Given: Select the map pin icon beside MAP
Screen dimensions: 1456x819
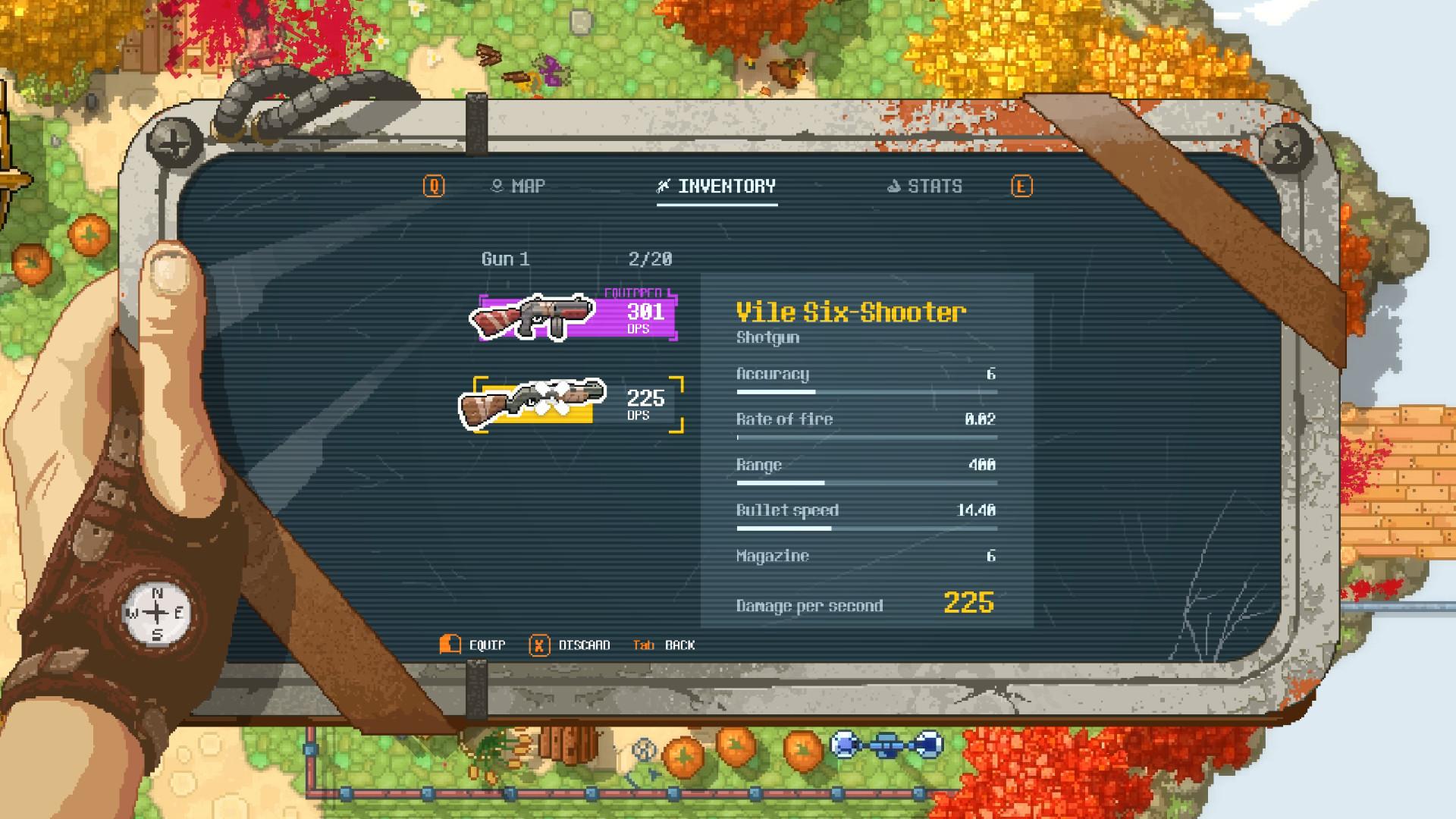Looking at the screenshot, I should 498,185.
